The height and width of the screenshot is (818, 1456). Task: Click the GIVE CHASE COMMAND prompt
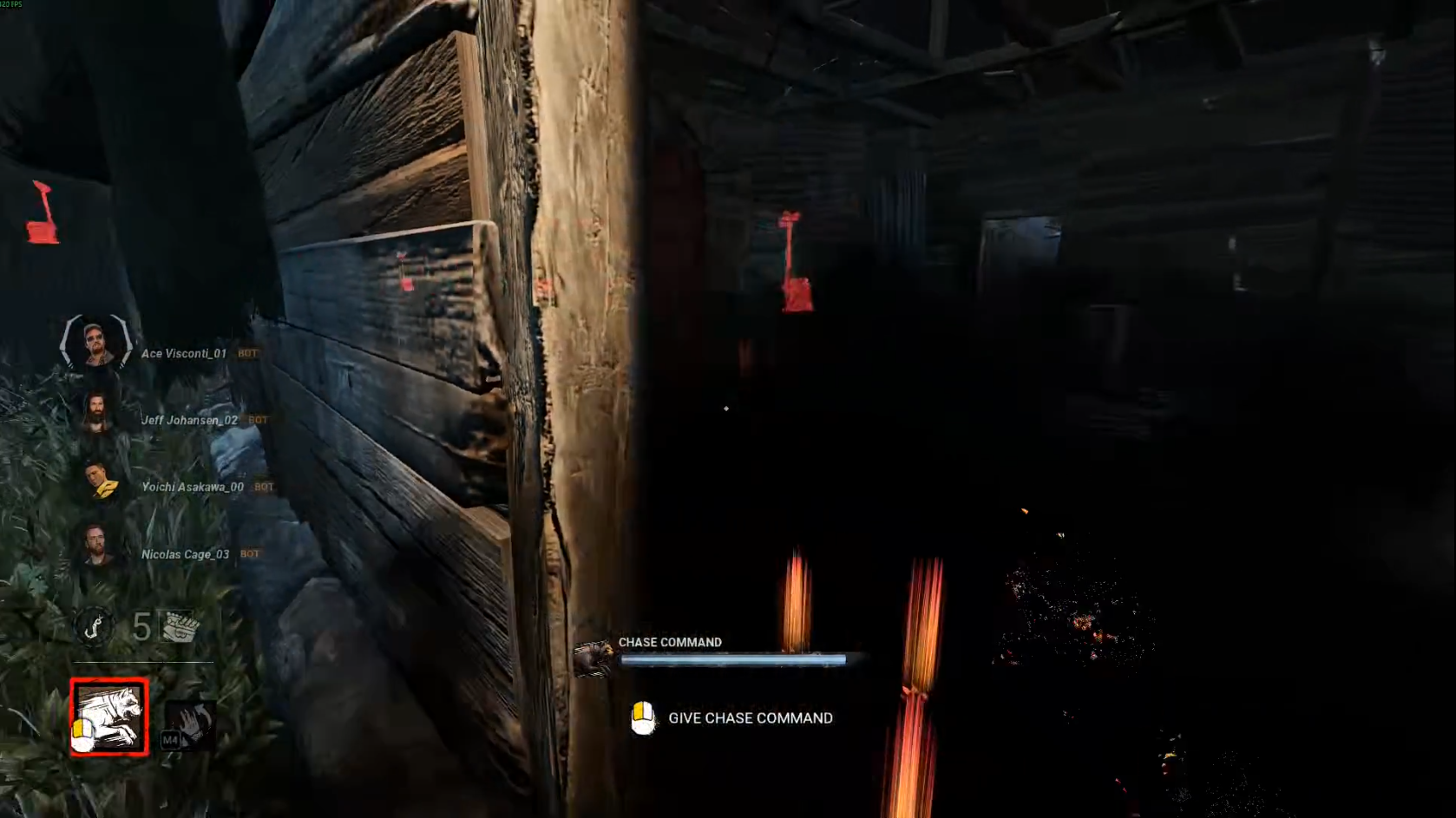750,718
